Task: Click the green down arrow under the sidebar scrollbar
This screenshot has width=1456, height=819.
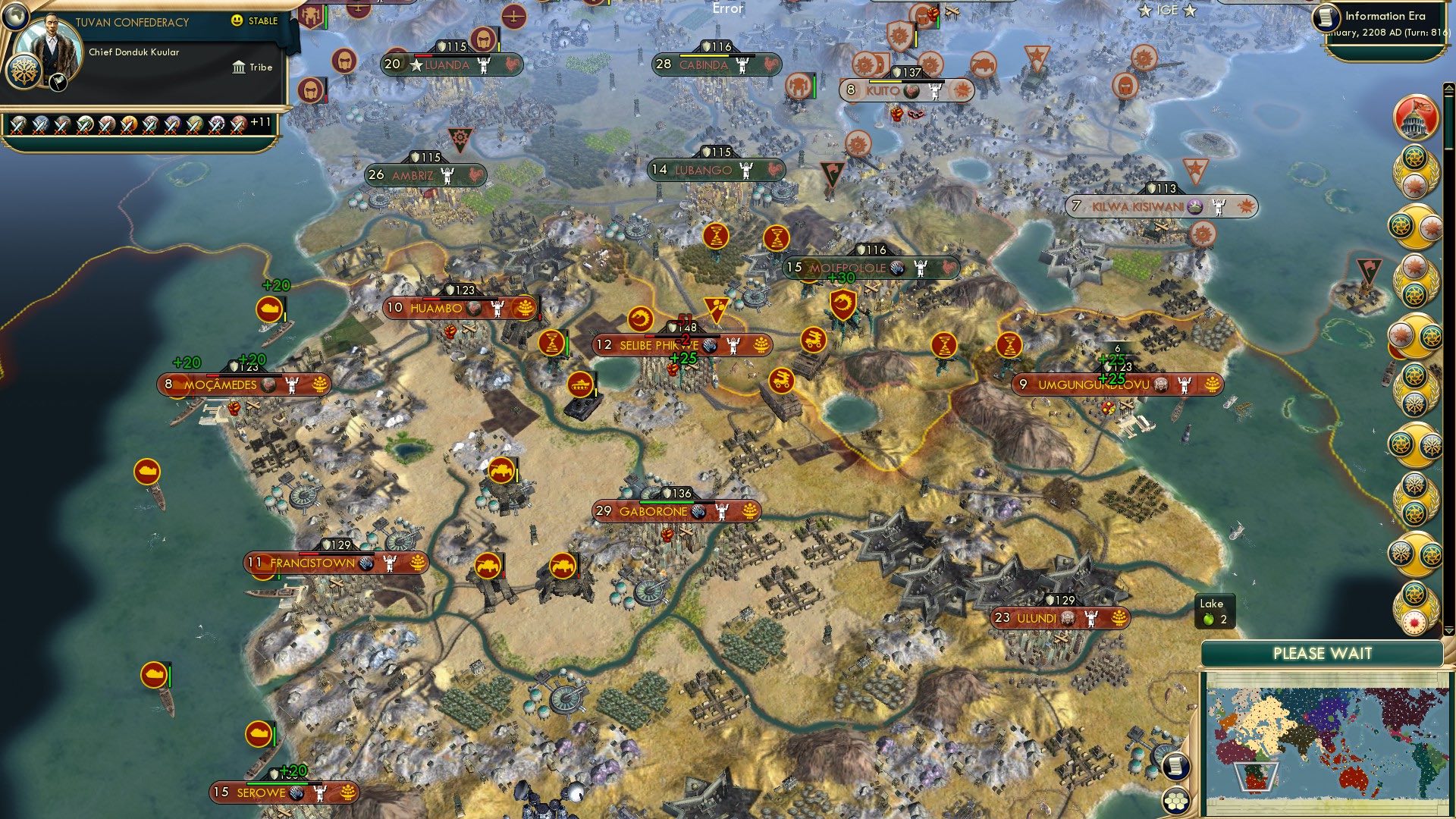Action: point(1449,630)
